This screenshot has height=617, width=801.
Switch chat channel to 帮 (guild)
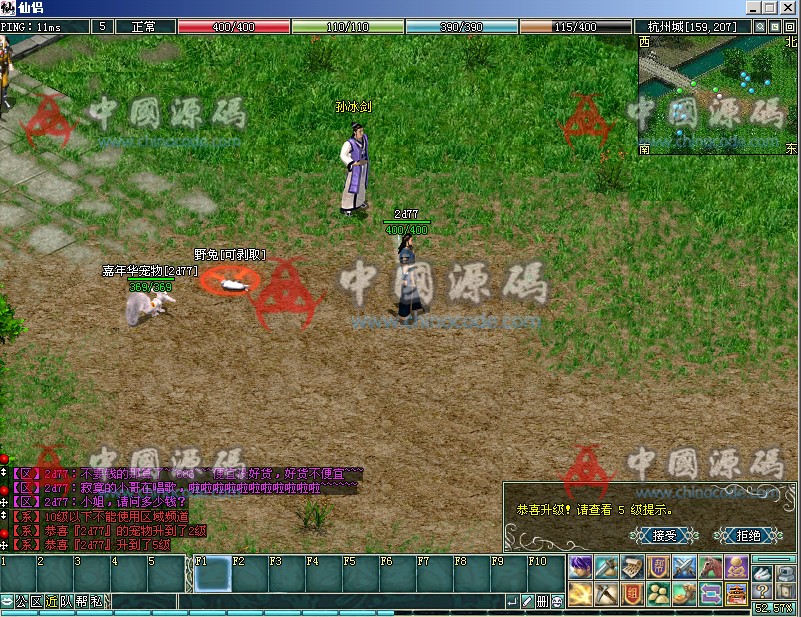(81, 602)
